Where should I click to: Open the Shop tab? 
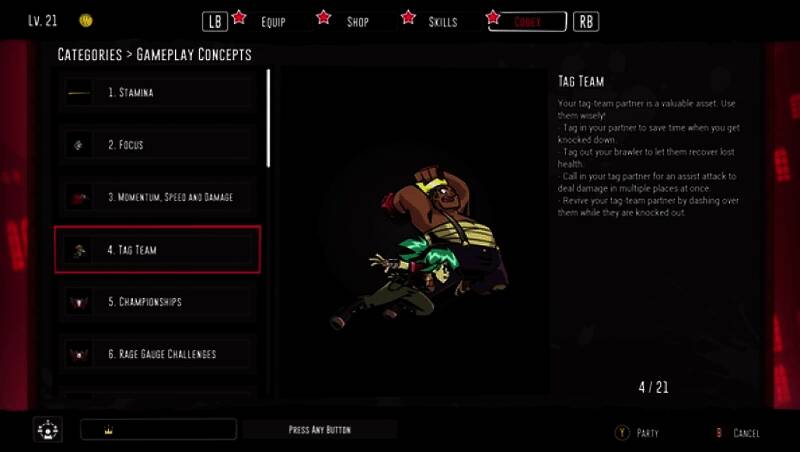pos(357,21)
